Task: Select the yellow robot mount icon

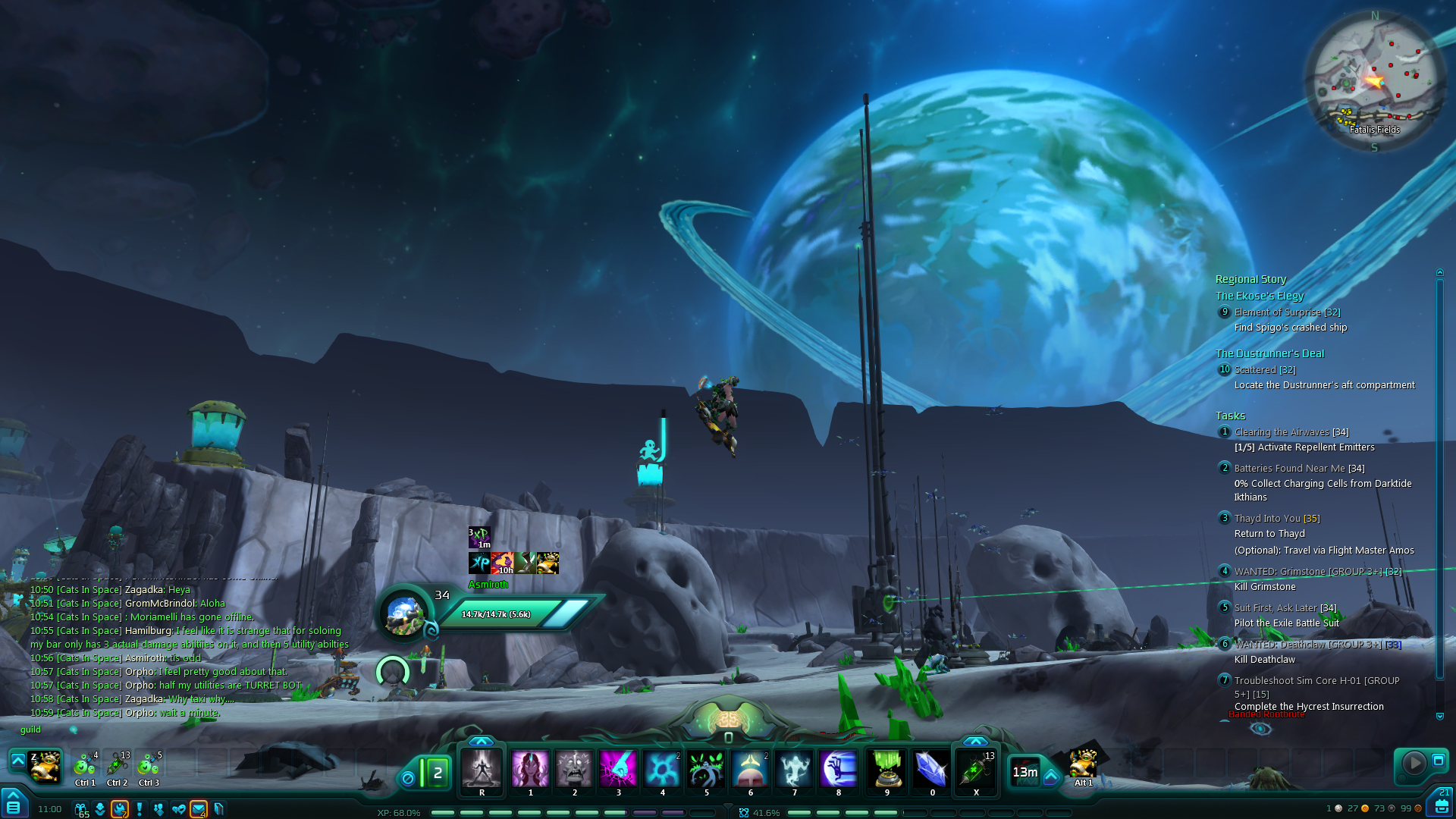Action: click(x=45, y=766)
